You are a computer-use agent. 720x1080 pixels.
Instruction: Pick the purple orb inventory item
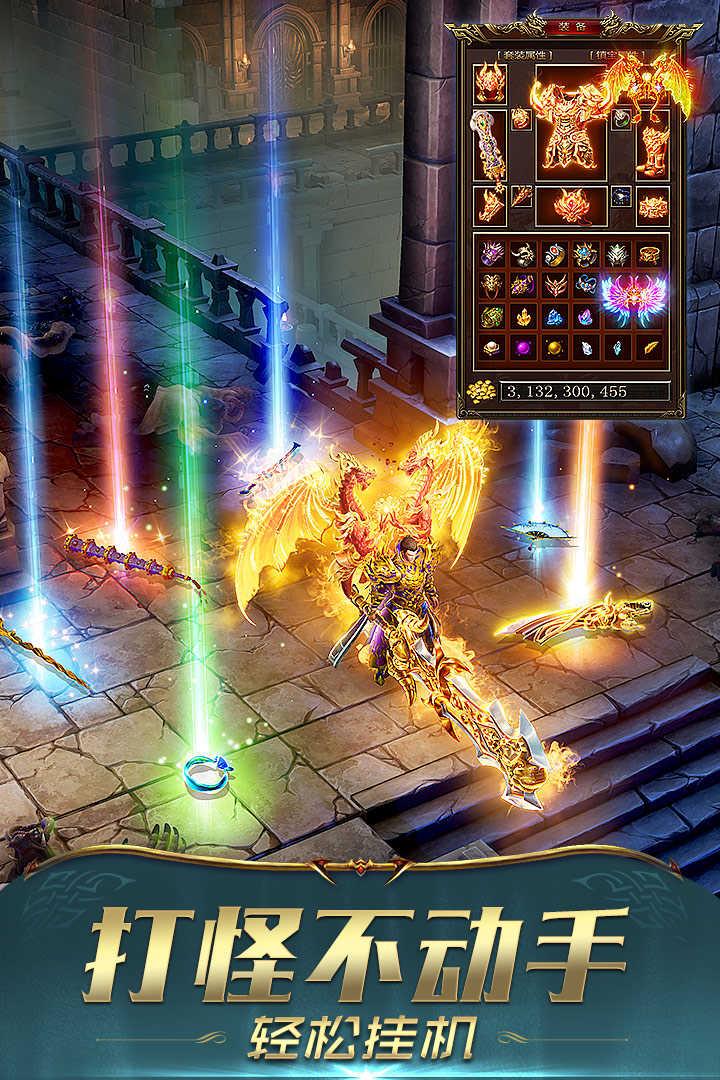pyautogui.click(x=522, y=348)
